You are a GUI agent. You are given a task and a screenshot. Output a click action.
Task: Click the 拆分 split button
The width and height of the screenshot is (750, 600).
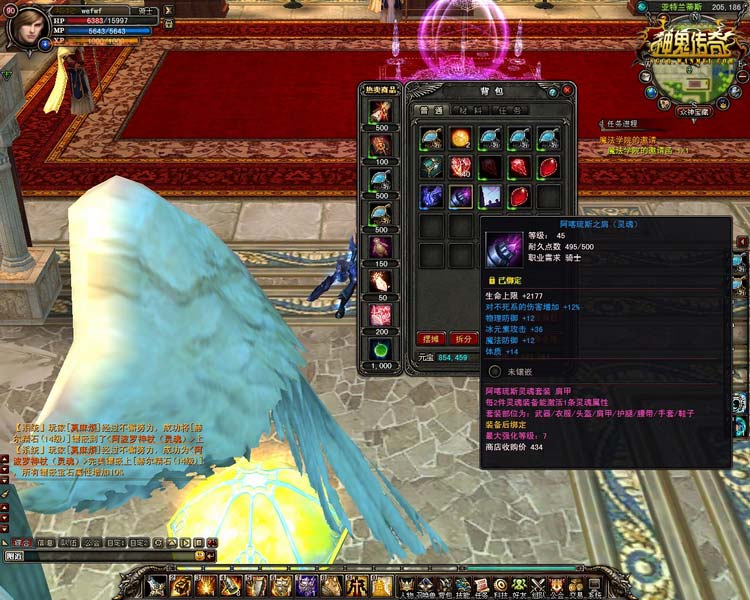click(x=462, y=338)
